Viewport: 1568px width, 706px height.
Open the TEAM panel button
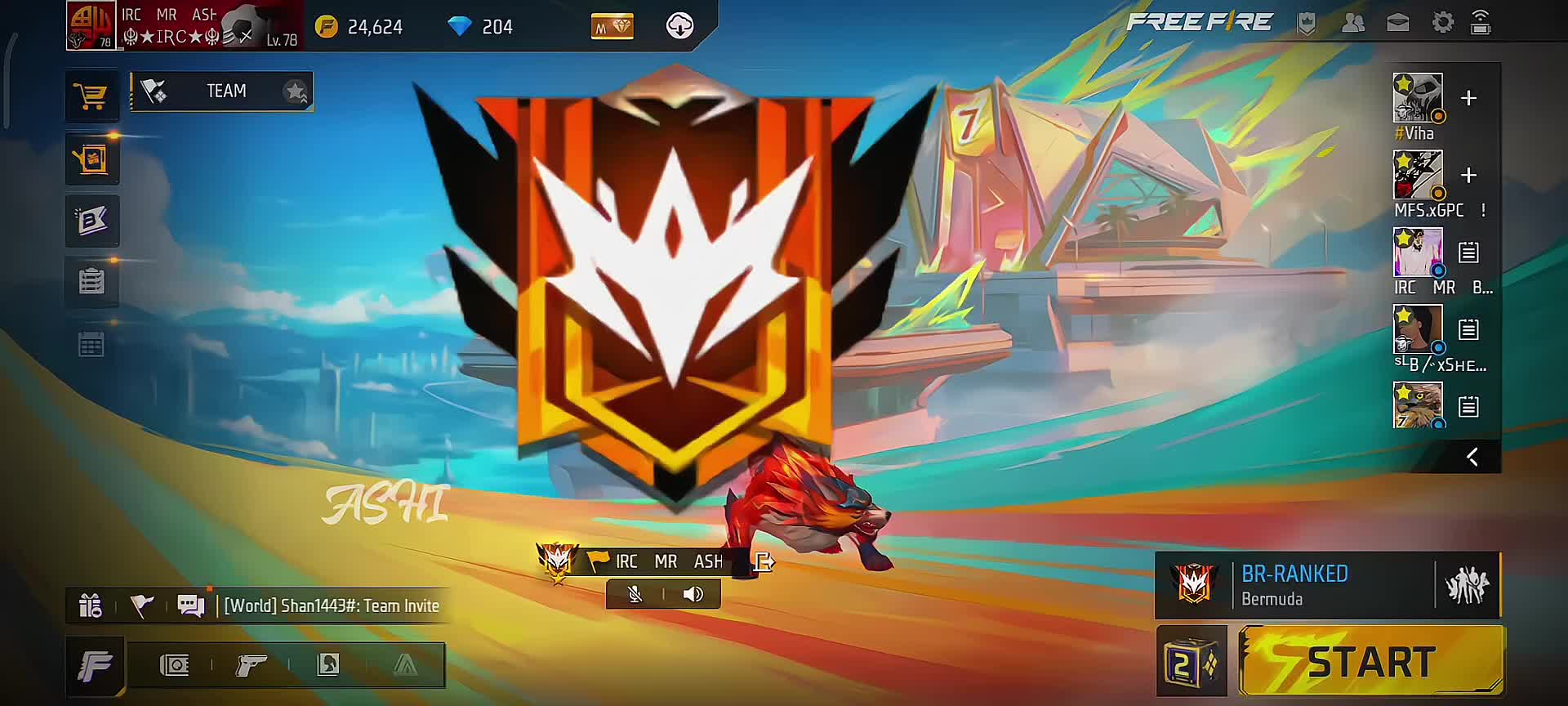click(x=221, y=91)
